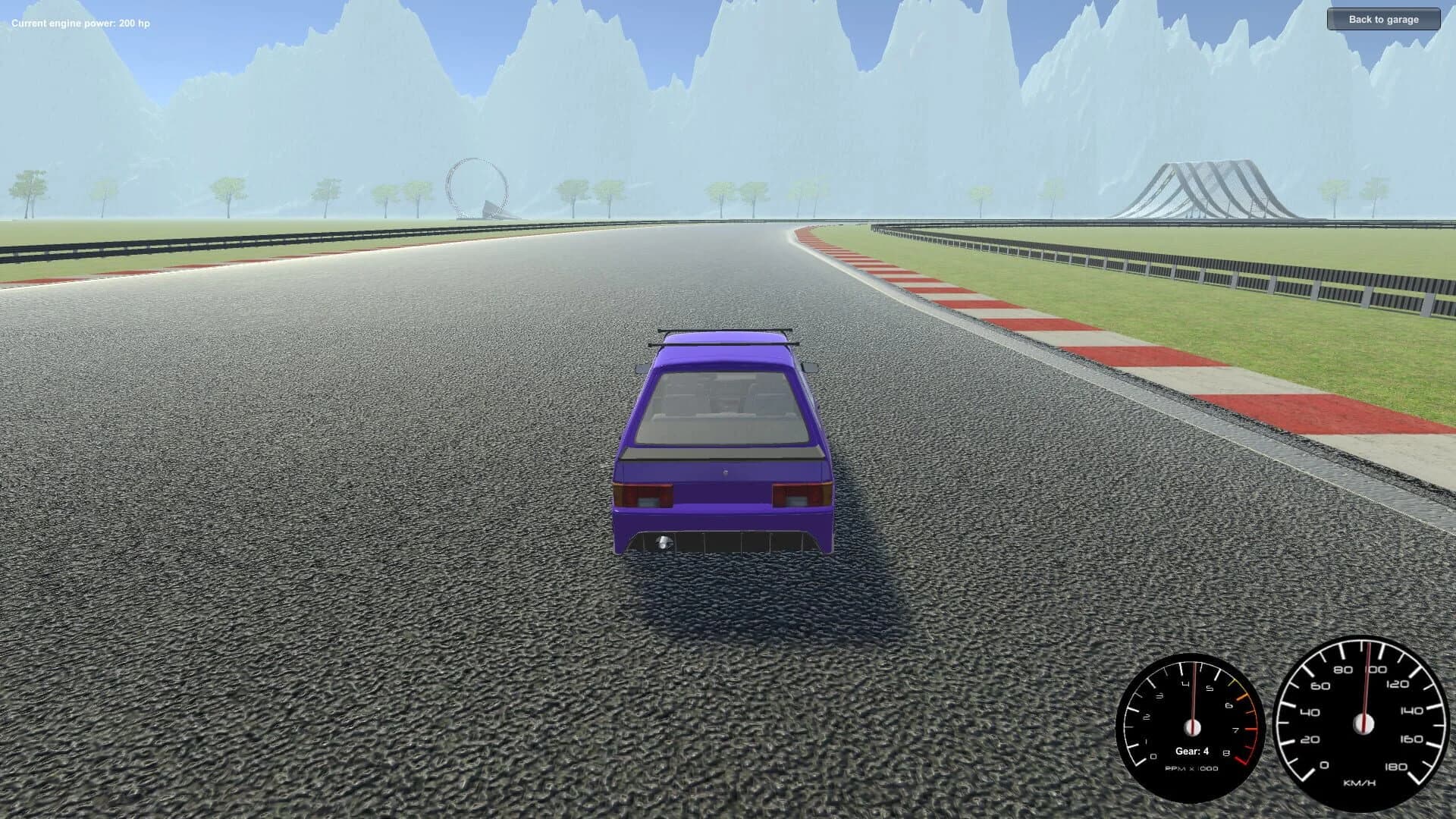The image size is (1456, 819).
Task: Click the Current engine power label
Action: pos(80,22)
